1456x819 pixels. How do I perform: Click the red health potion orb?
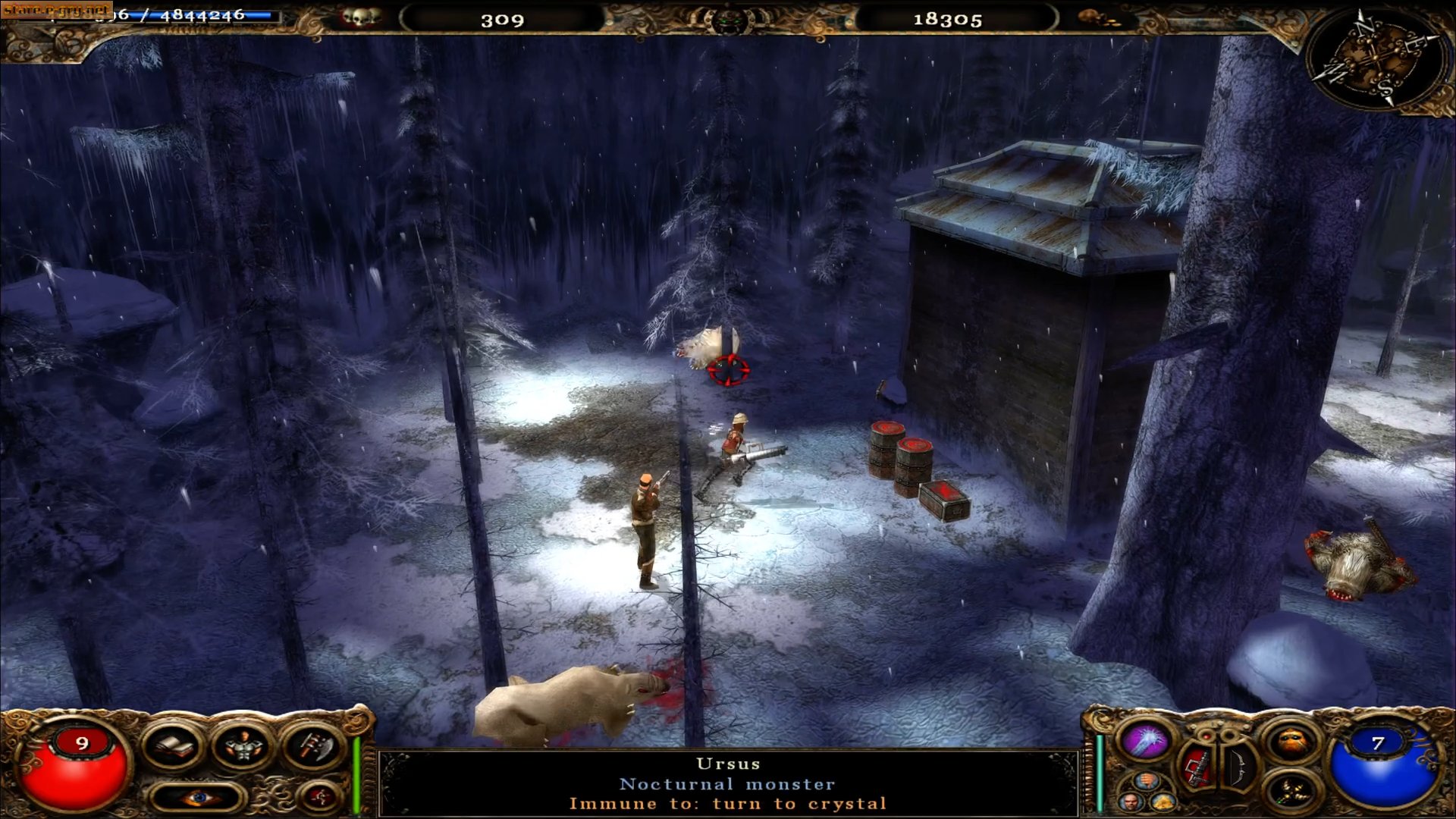coord(74,770)
